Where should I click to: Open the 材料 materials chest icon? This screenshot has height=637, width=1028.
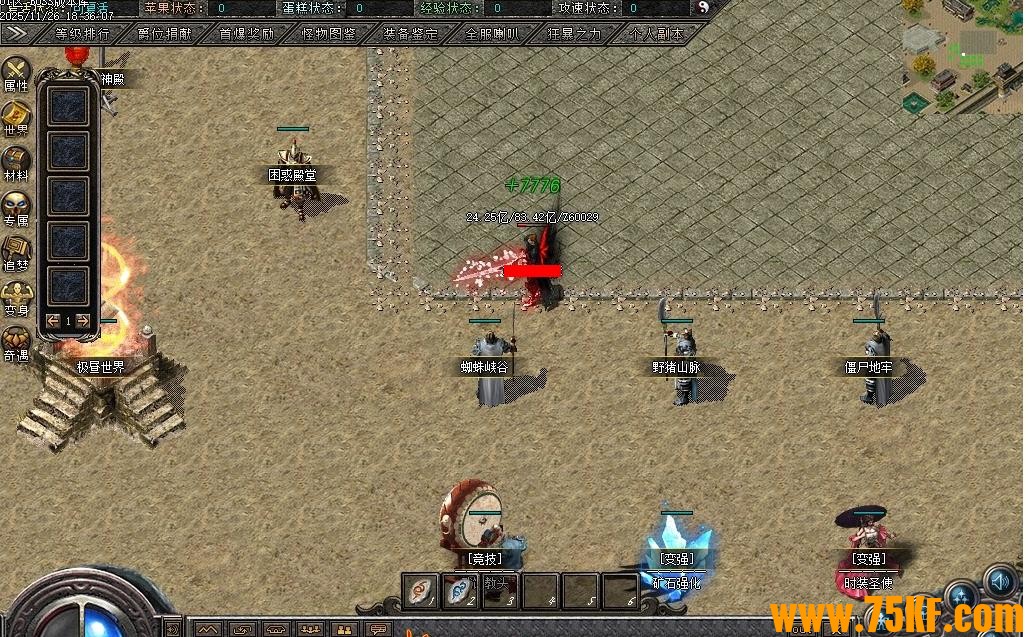16,161
